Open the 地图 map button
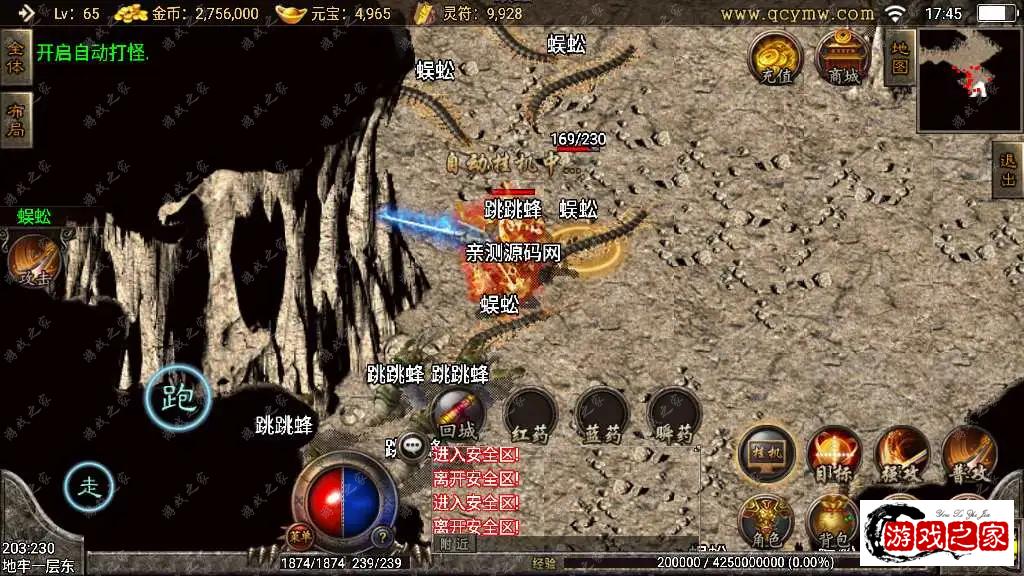The height and width of the screenshot is (576, 1024). coord(900,56)
